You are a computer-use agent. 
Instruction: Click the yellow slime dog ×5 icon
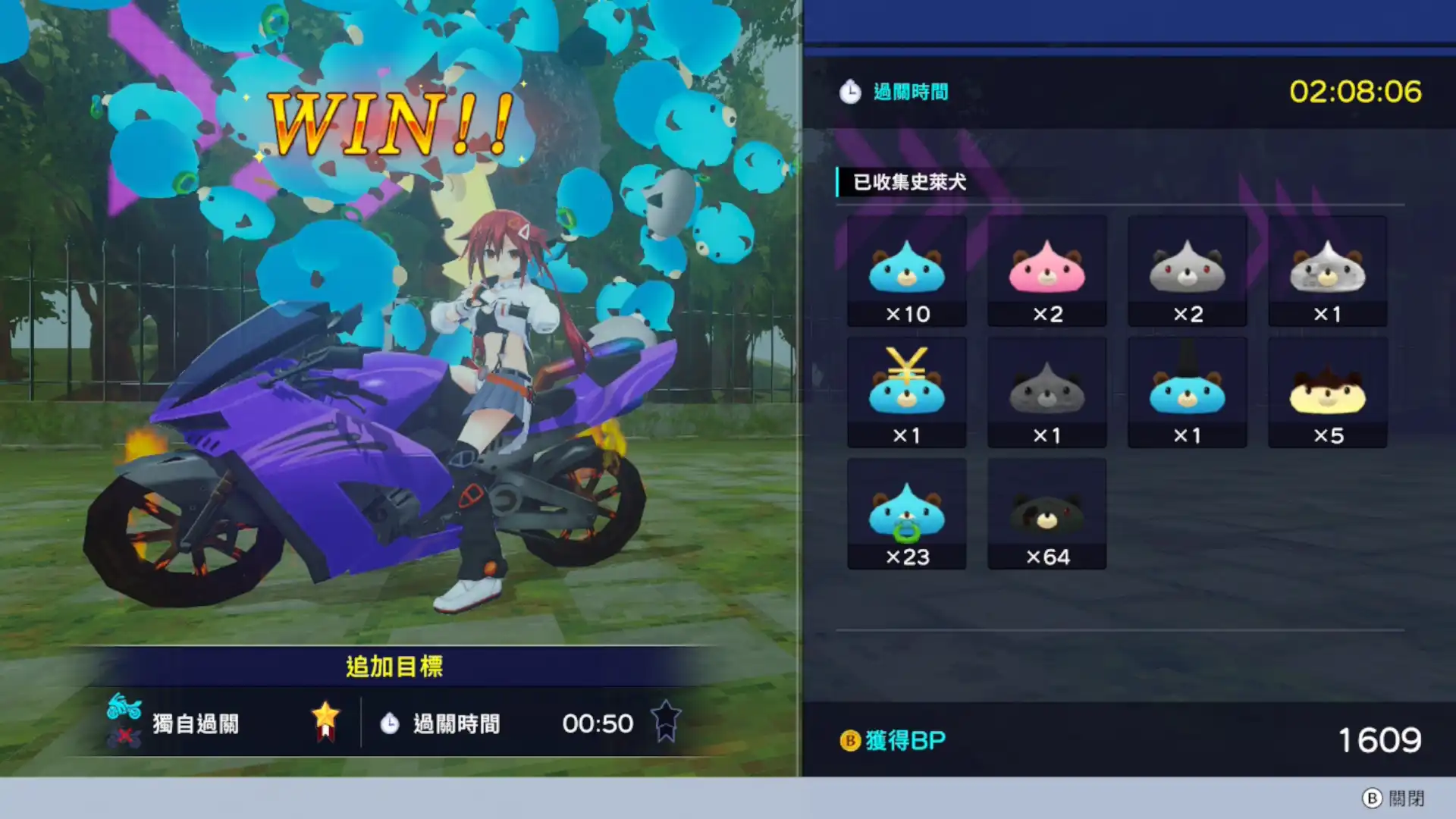(1327, 391)
